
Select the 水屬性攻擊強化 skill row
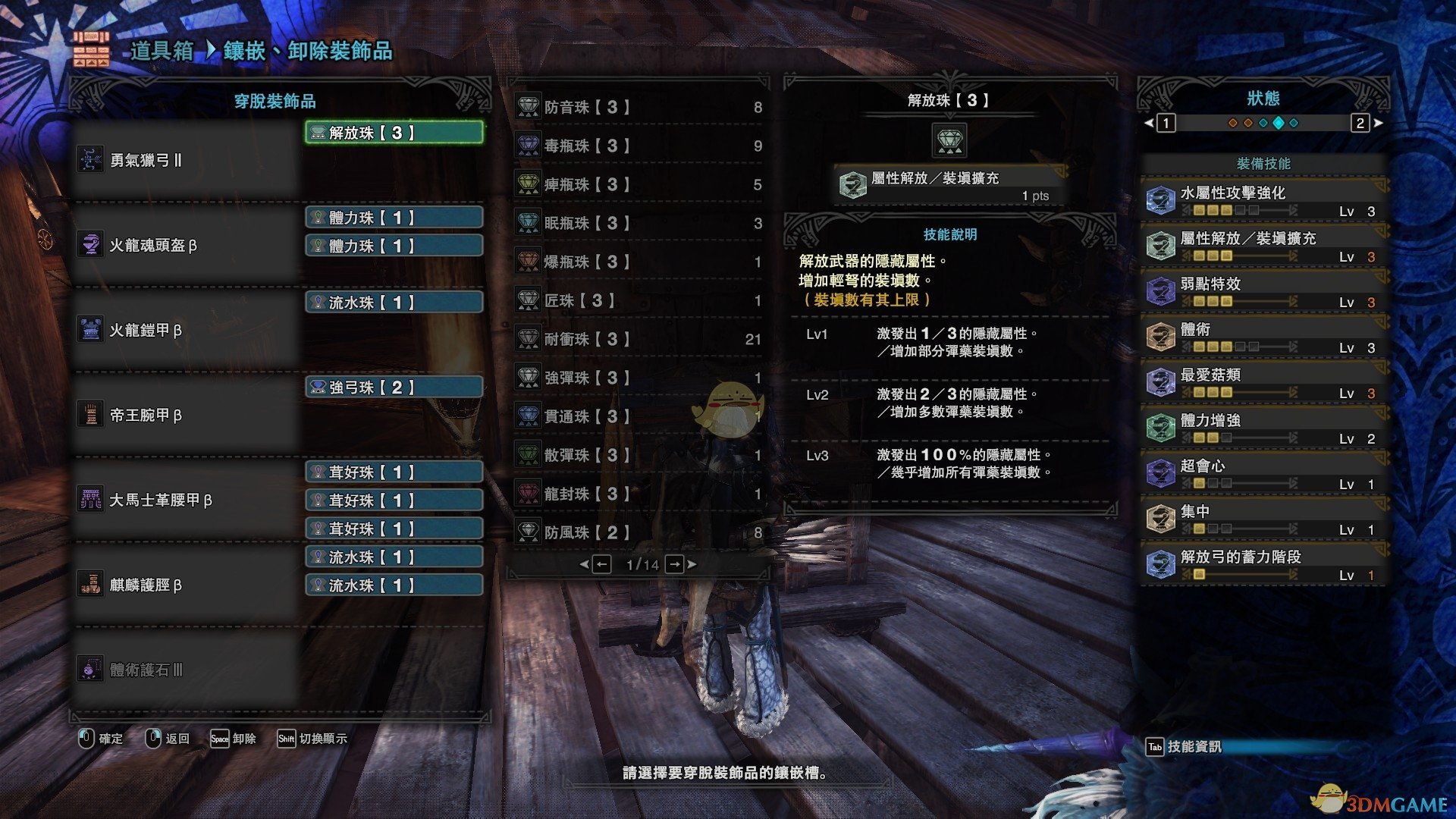[1263, 200]
